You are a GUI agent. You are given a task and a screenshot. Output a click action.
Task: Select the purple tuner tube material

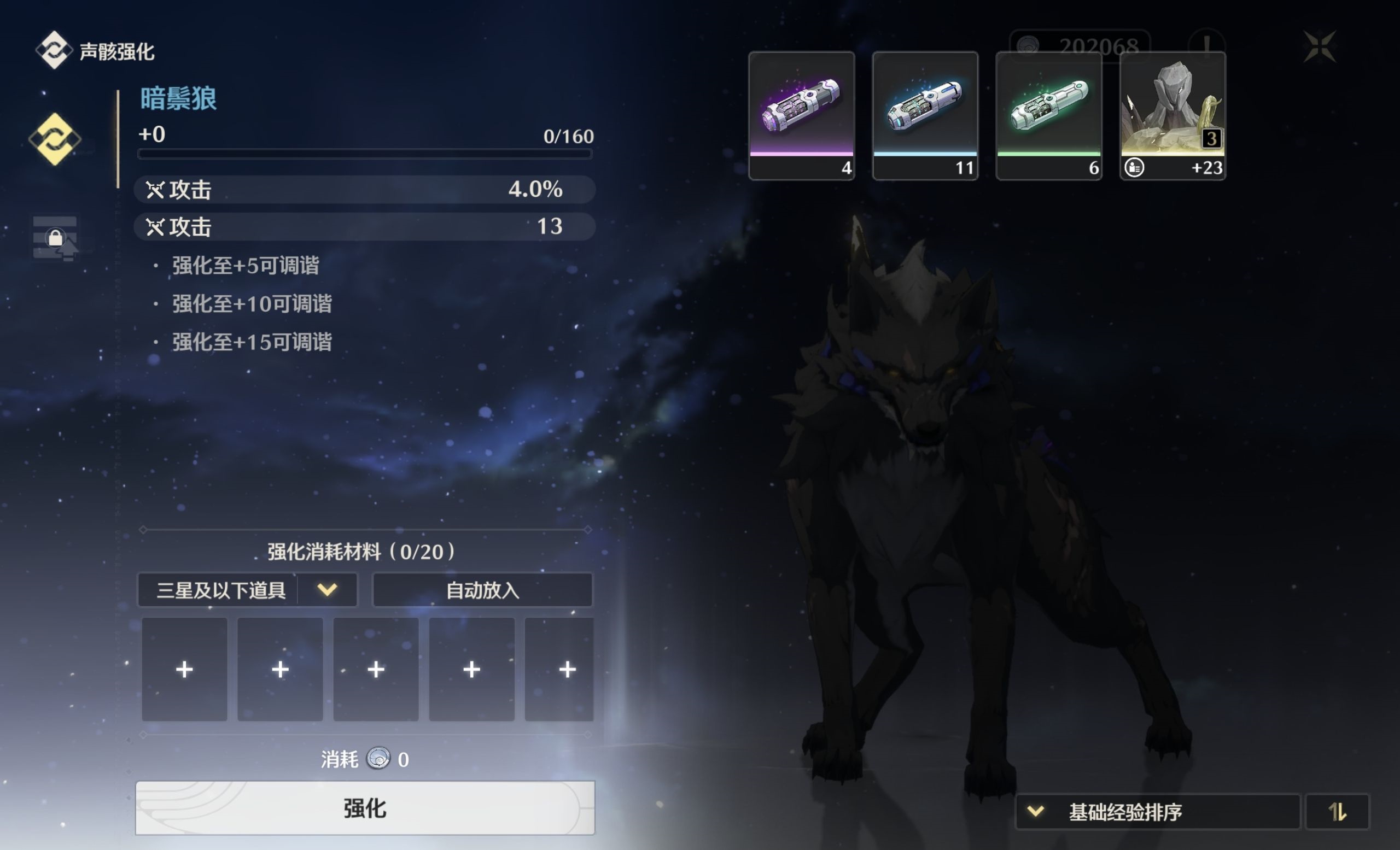tap(801, 116)
